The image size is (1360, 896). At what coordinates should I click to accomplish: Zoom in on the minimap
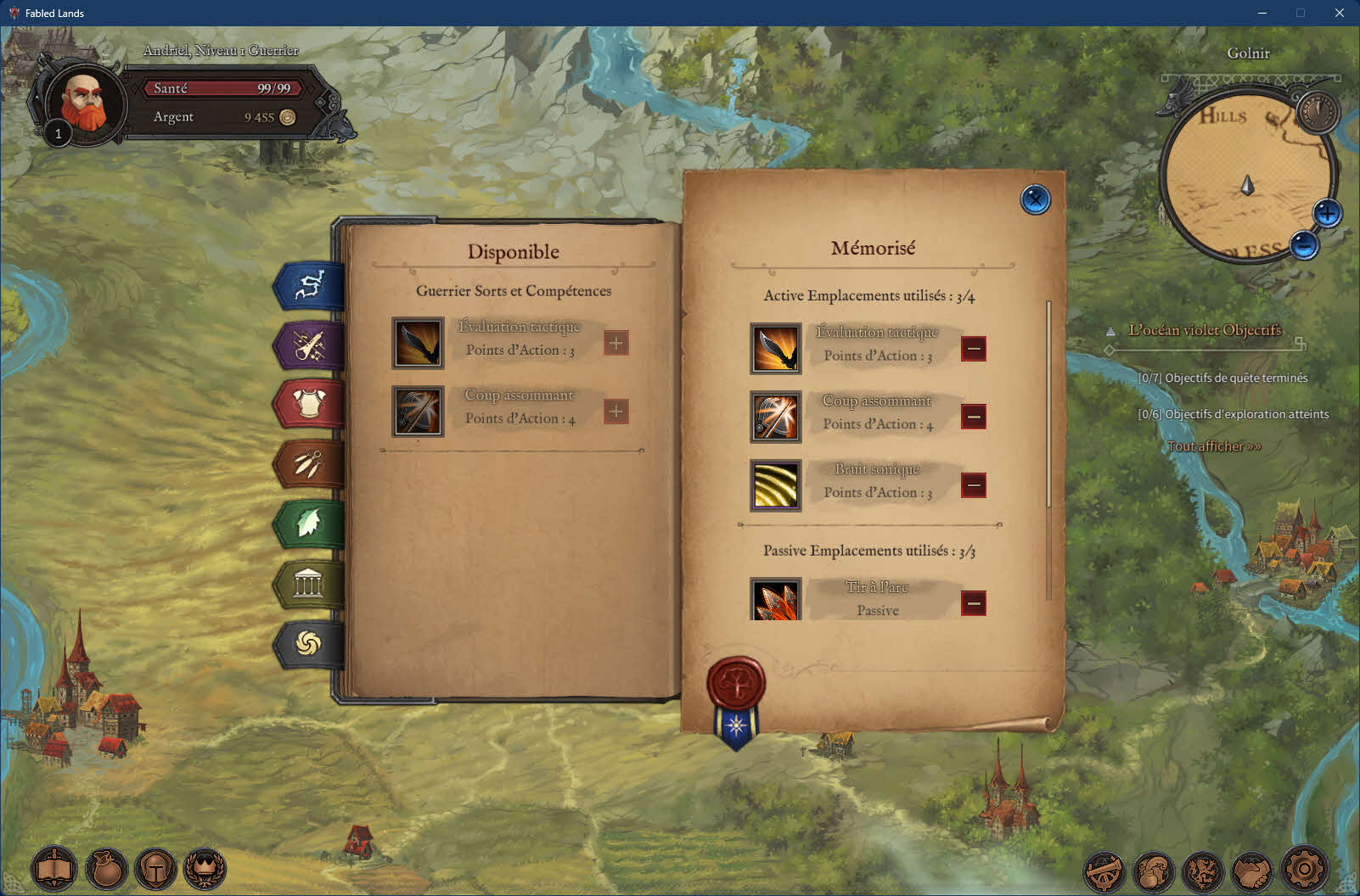point(1327,213)
